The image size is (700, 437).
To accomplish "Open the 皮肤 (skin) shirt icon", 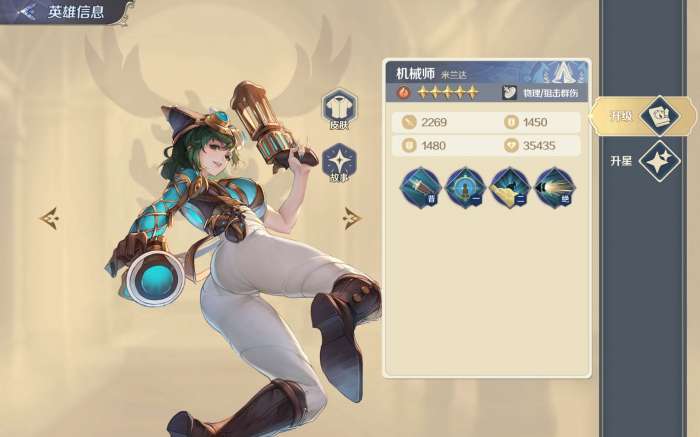I will (339, 108).
